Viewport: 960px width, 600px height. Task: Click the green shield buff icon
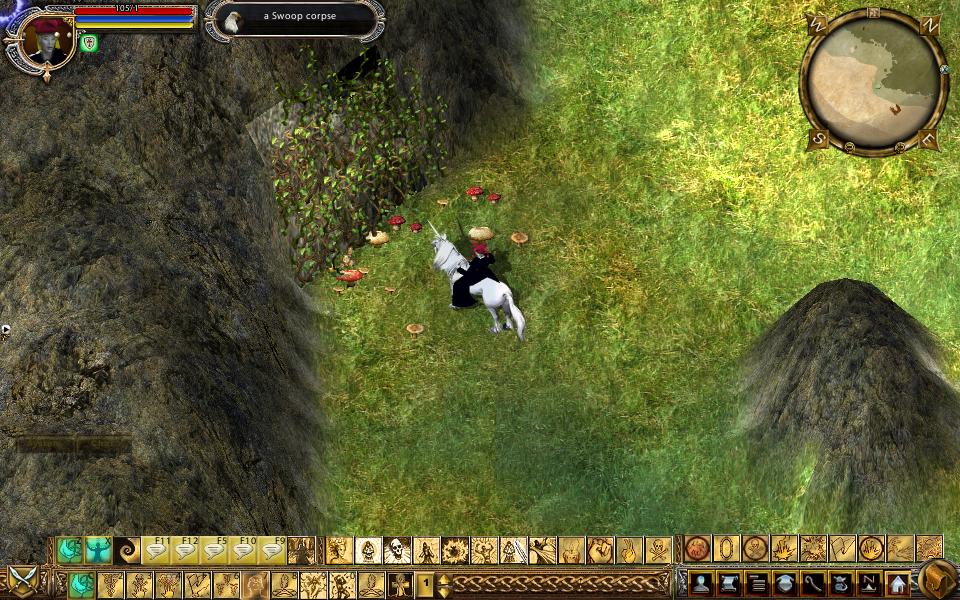89,43
